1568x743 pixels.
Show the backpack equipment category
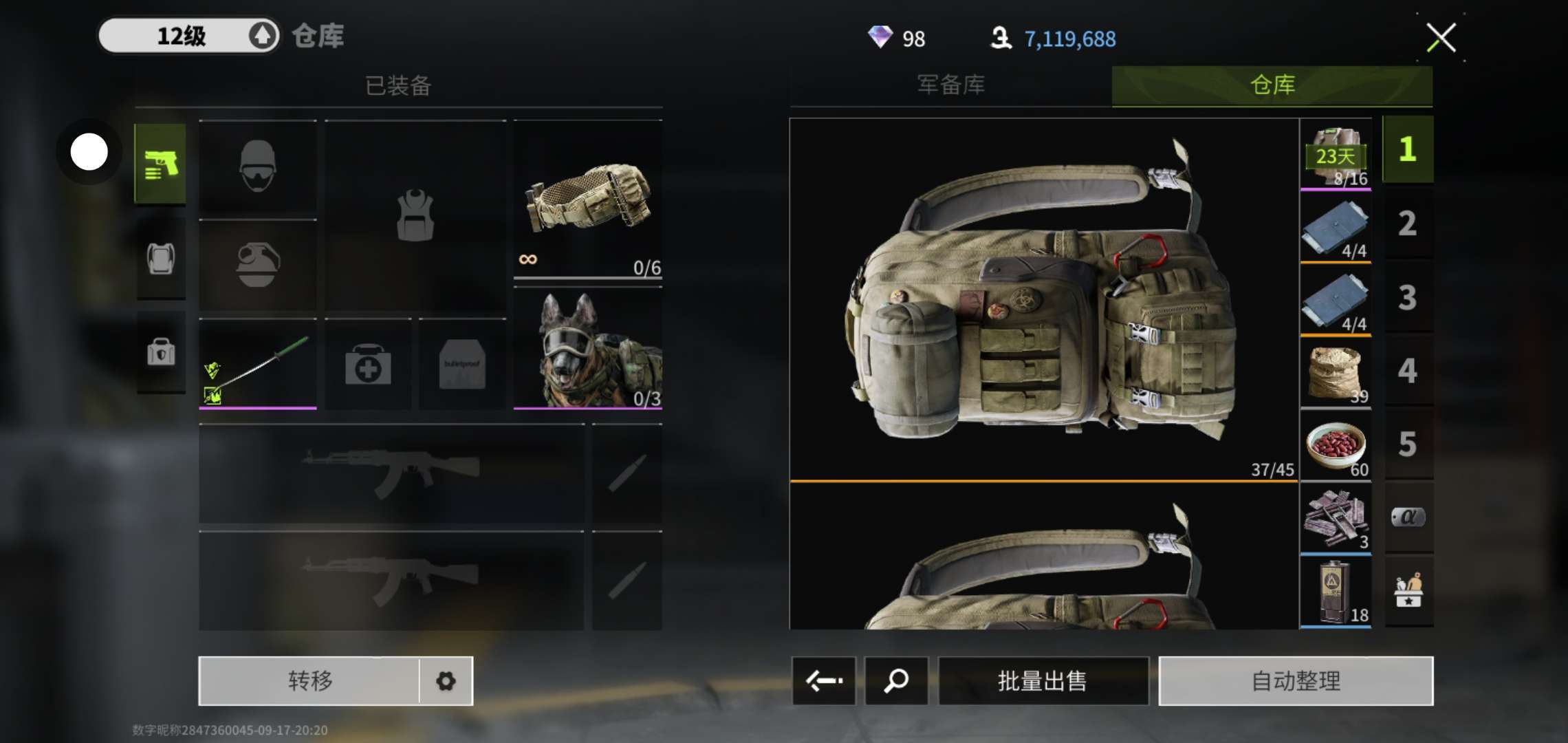coord(161,259)
